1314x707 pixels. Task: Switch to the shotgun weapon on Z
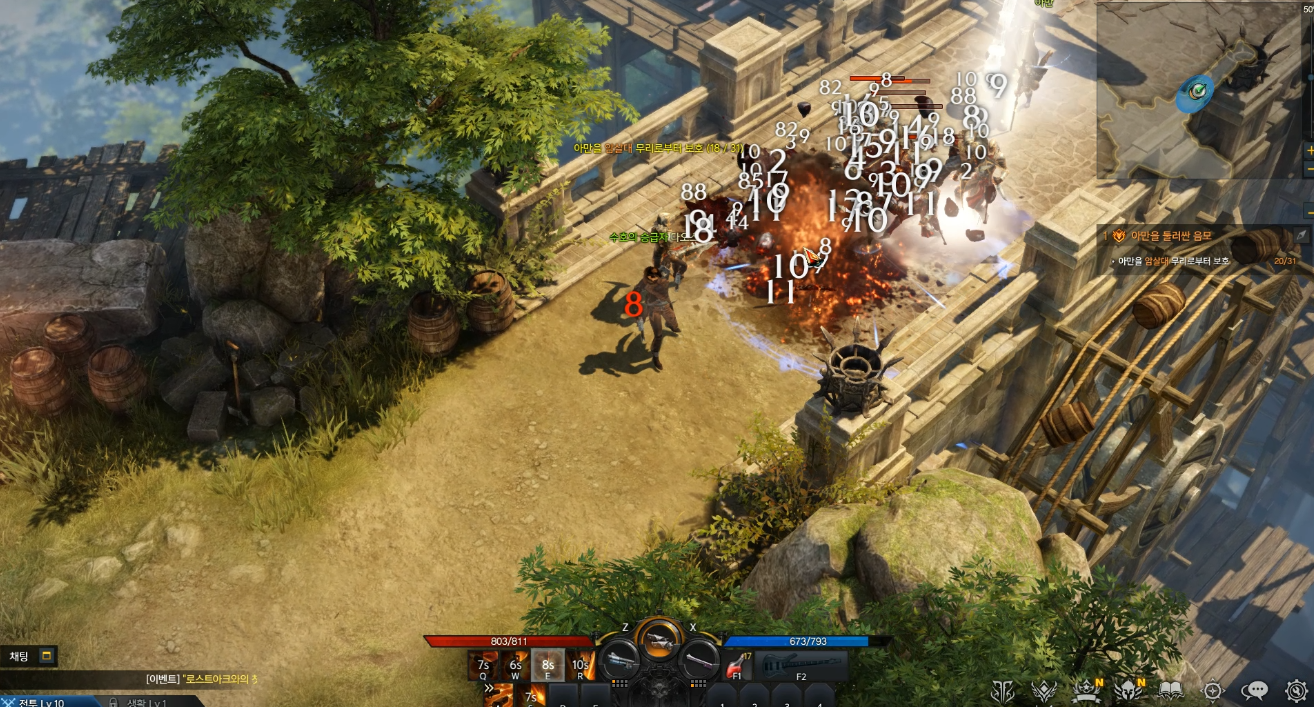pyautogui.click(x=621, y=658)
